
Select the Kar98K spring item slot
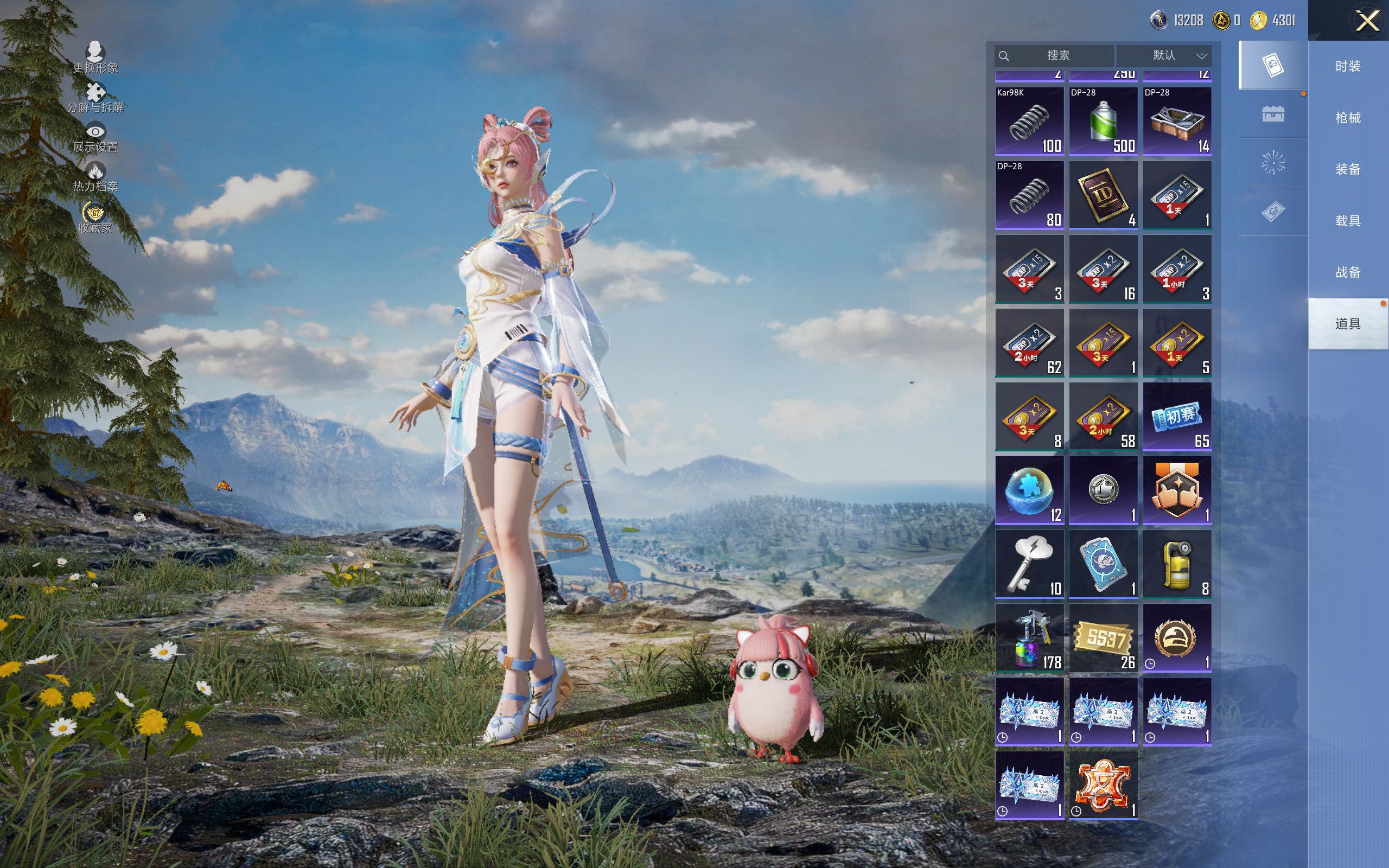coord(1029,121)
